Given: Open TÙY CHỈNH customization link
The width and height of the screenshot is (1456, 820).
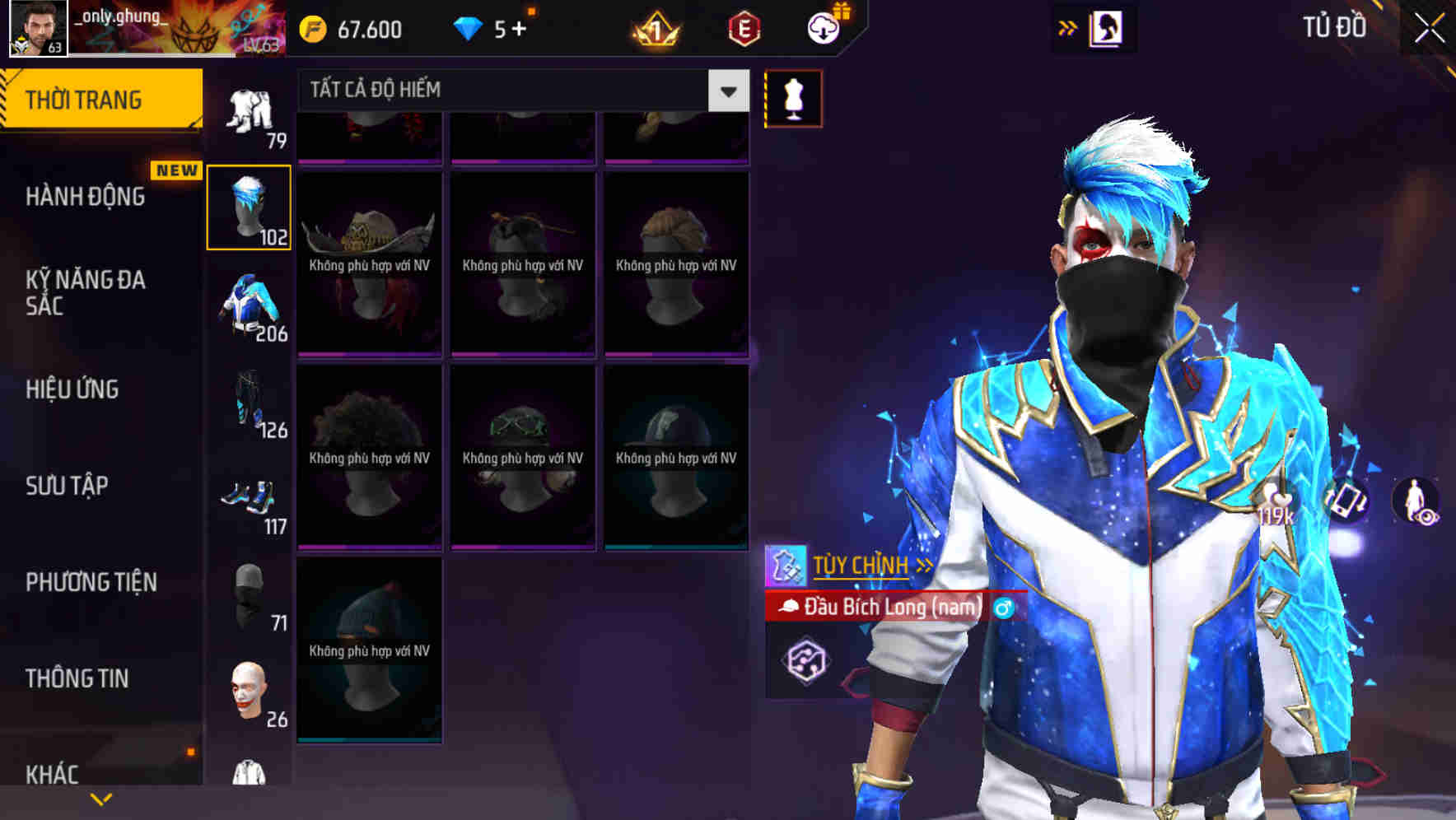Looking at the screenshot, I should tap(861, 565).
